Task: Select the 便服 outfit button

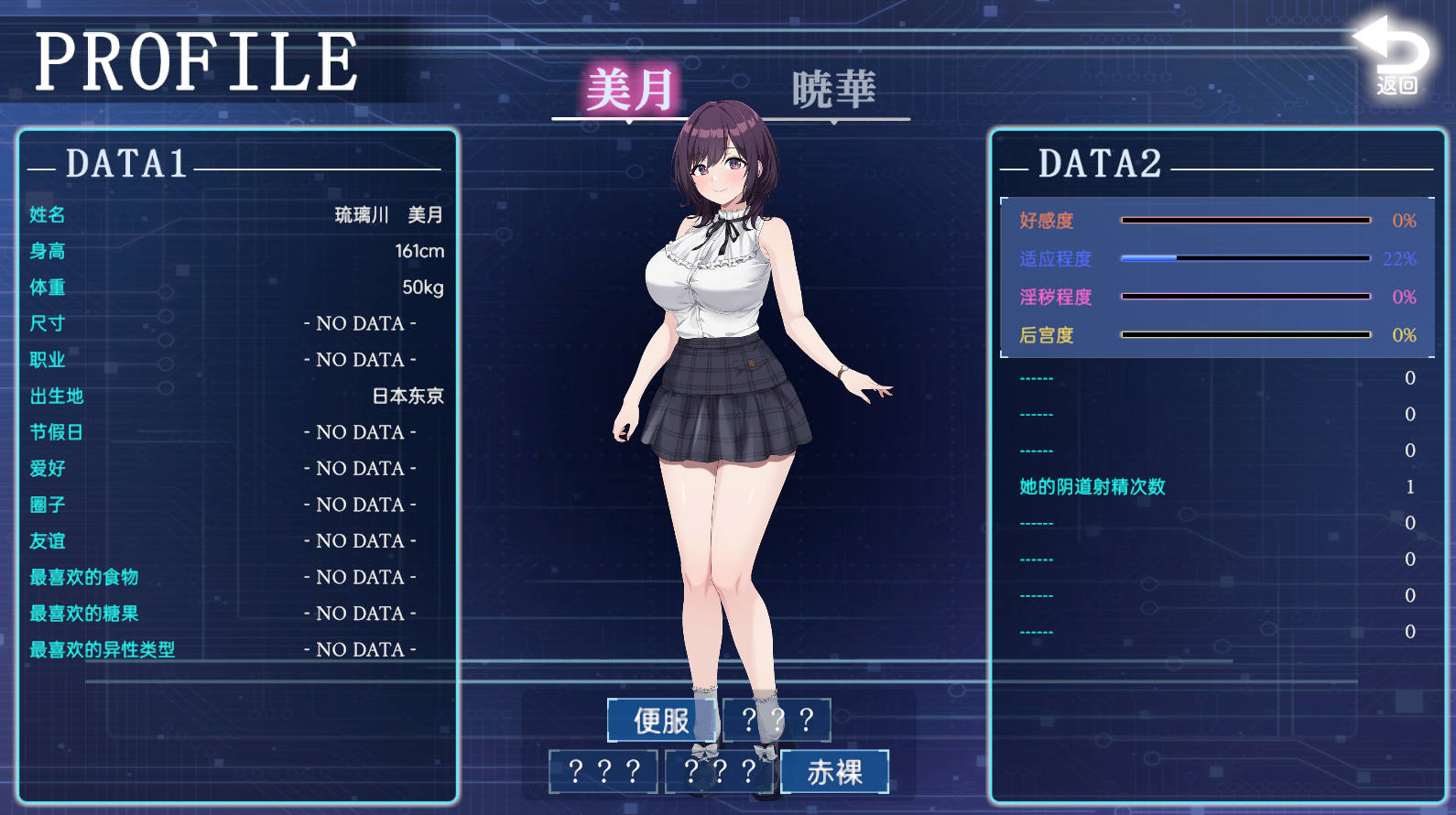Action: [661, 721]
